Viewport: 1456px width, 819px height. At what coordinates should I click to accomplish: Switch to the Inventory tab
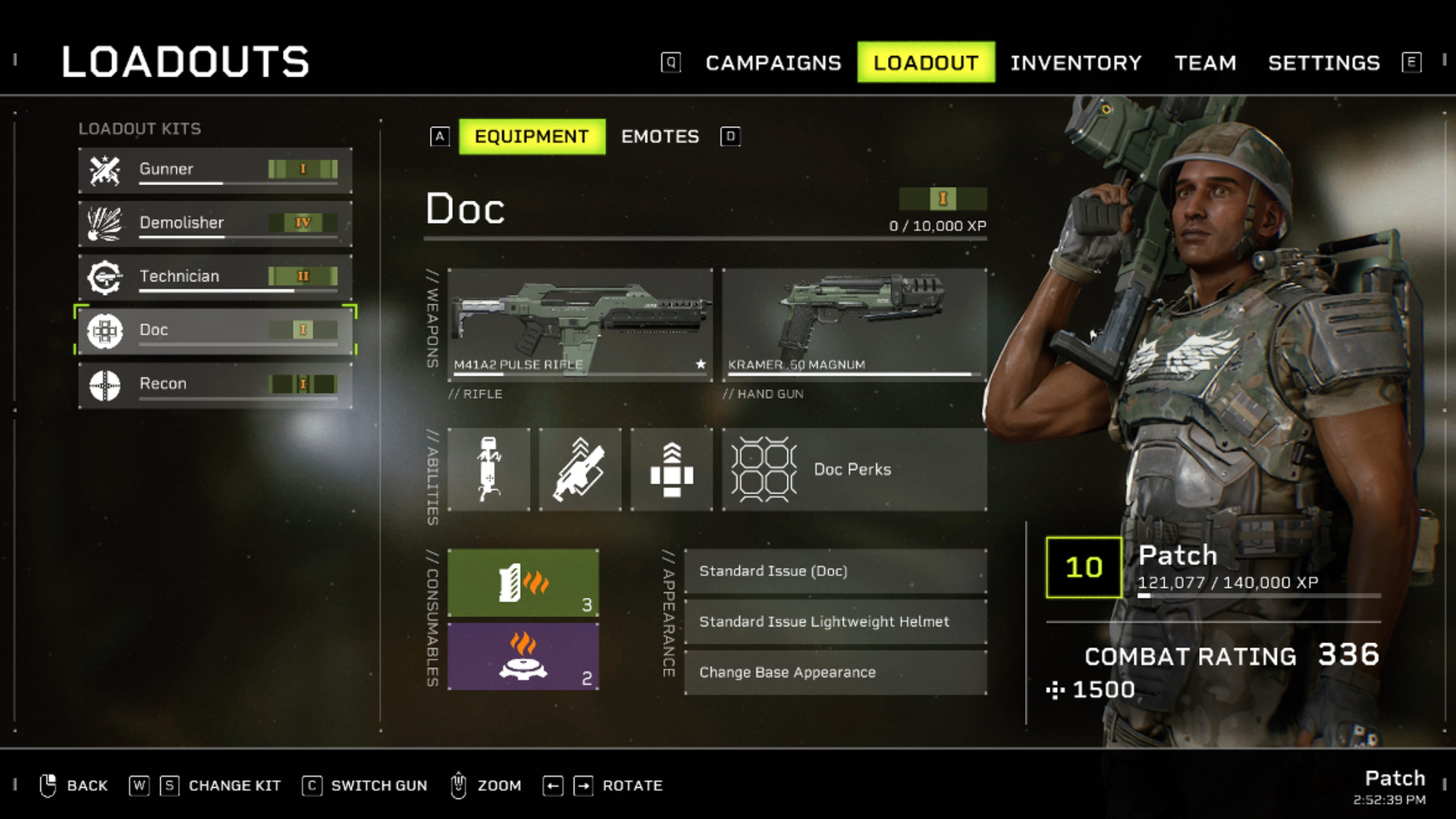click(x=1075, y=63)
